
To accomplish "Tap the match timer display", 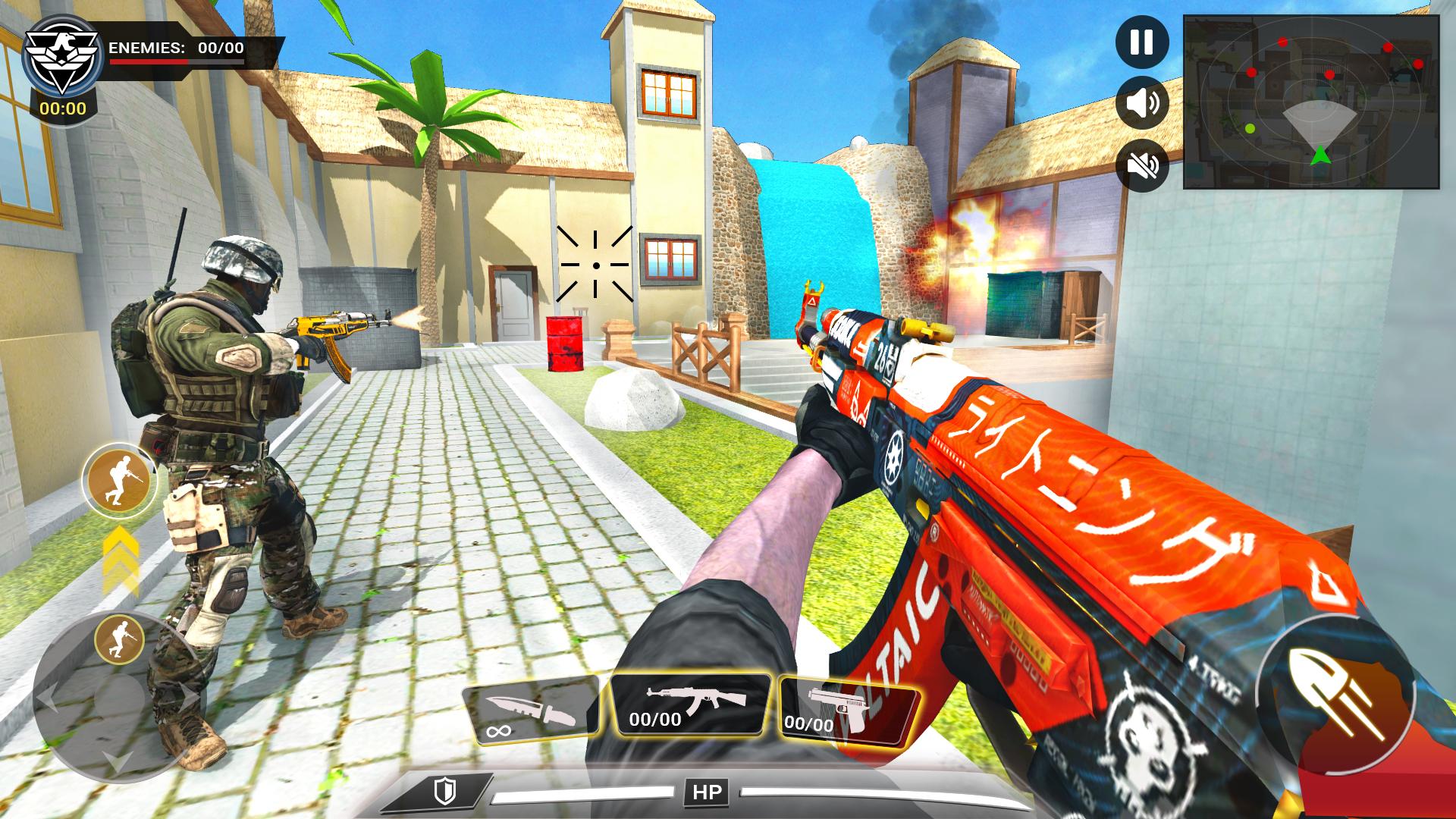I will pyautogui.click(x=64, y=108).
